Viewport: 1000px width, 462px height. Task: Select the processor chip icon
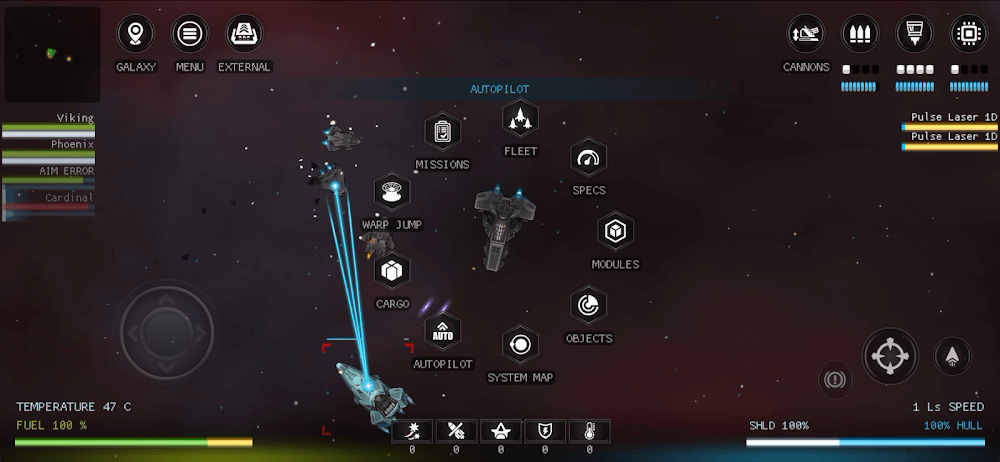coord(968,33)
